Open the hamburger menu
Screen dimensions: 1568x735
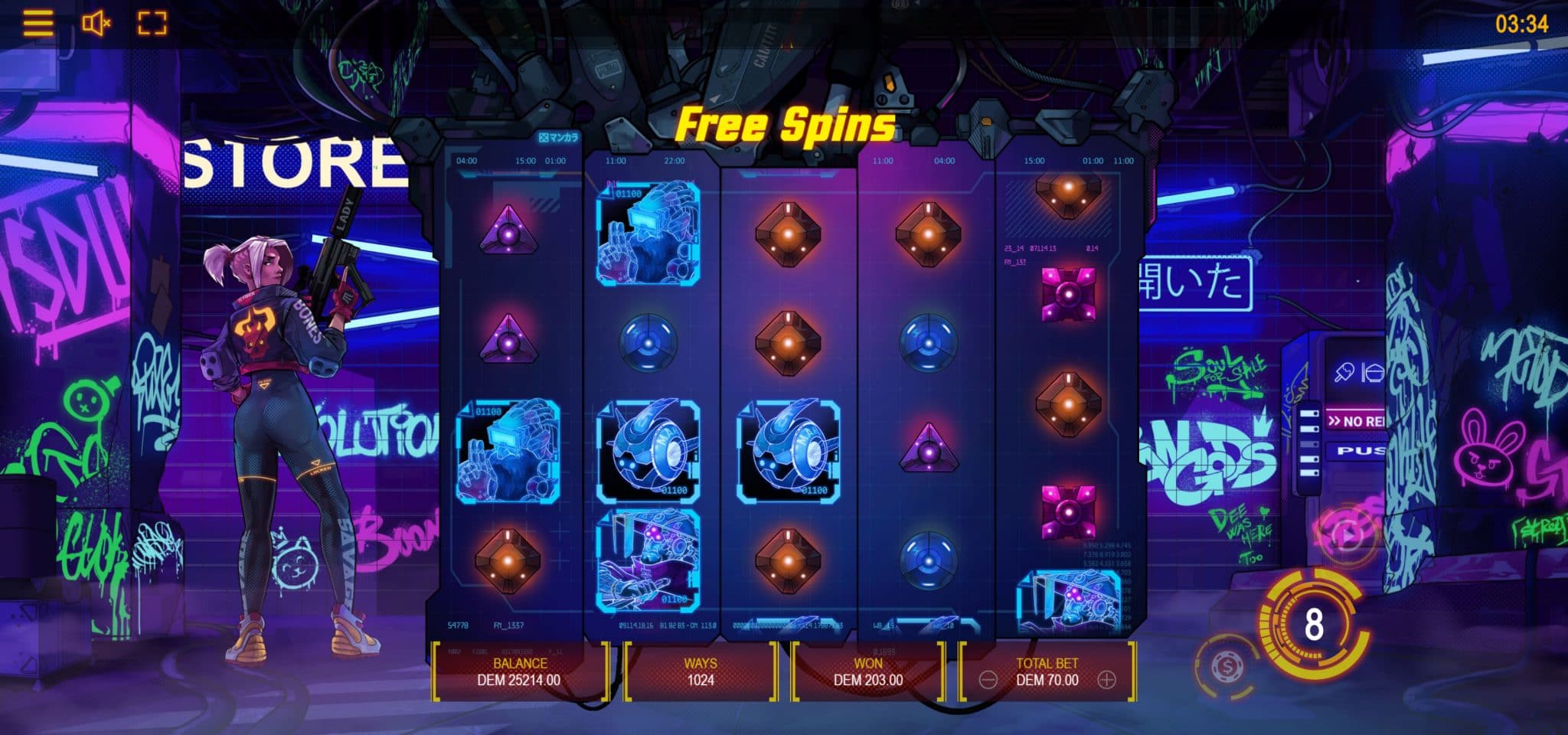pyautogui.click(x=38, y=23)
